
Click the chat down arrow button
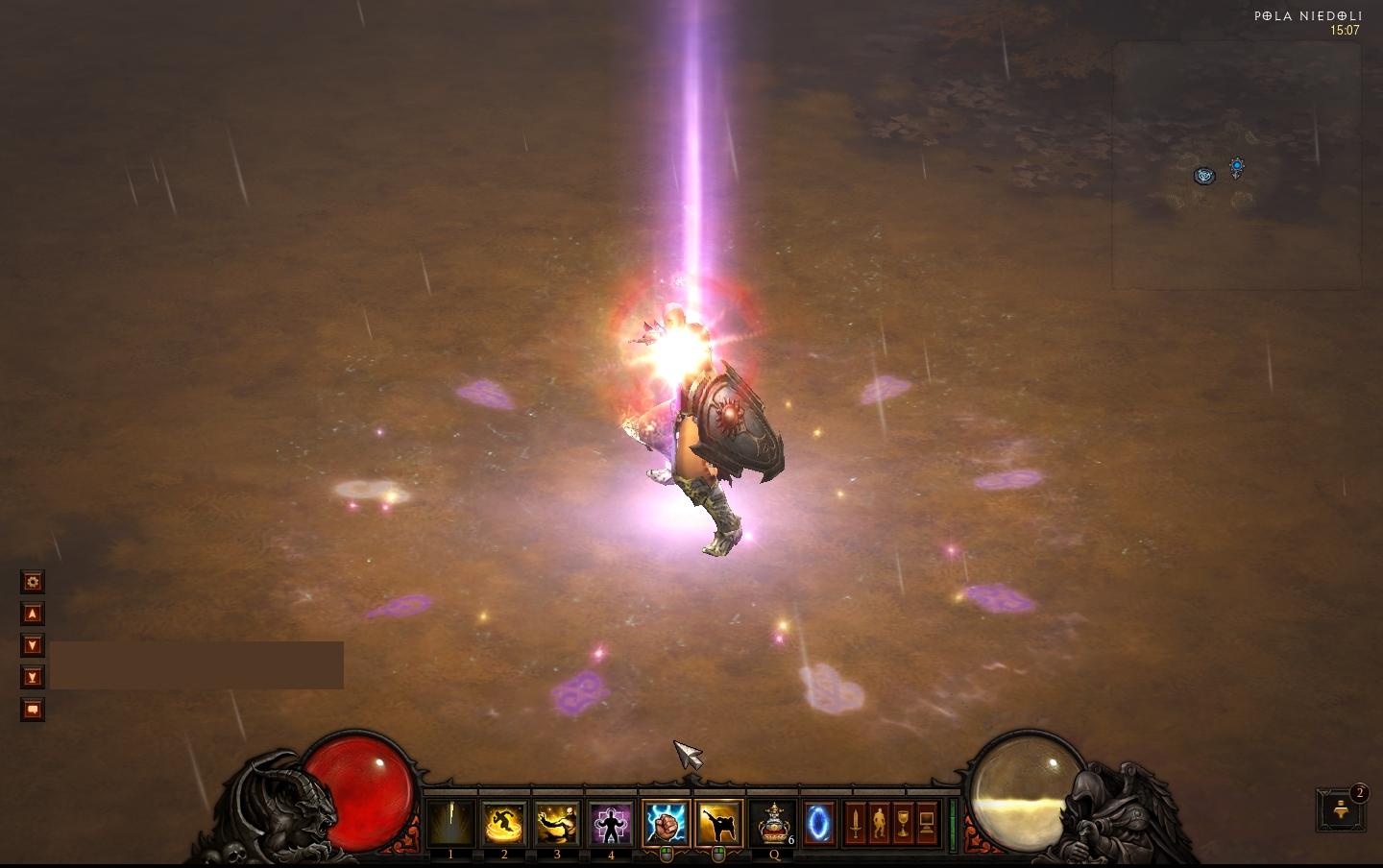point(33,645)
